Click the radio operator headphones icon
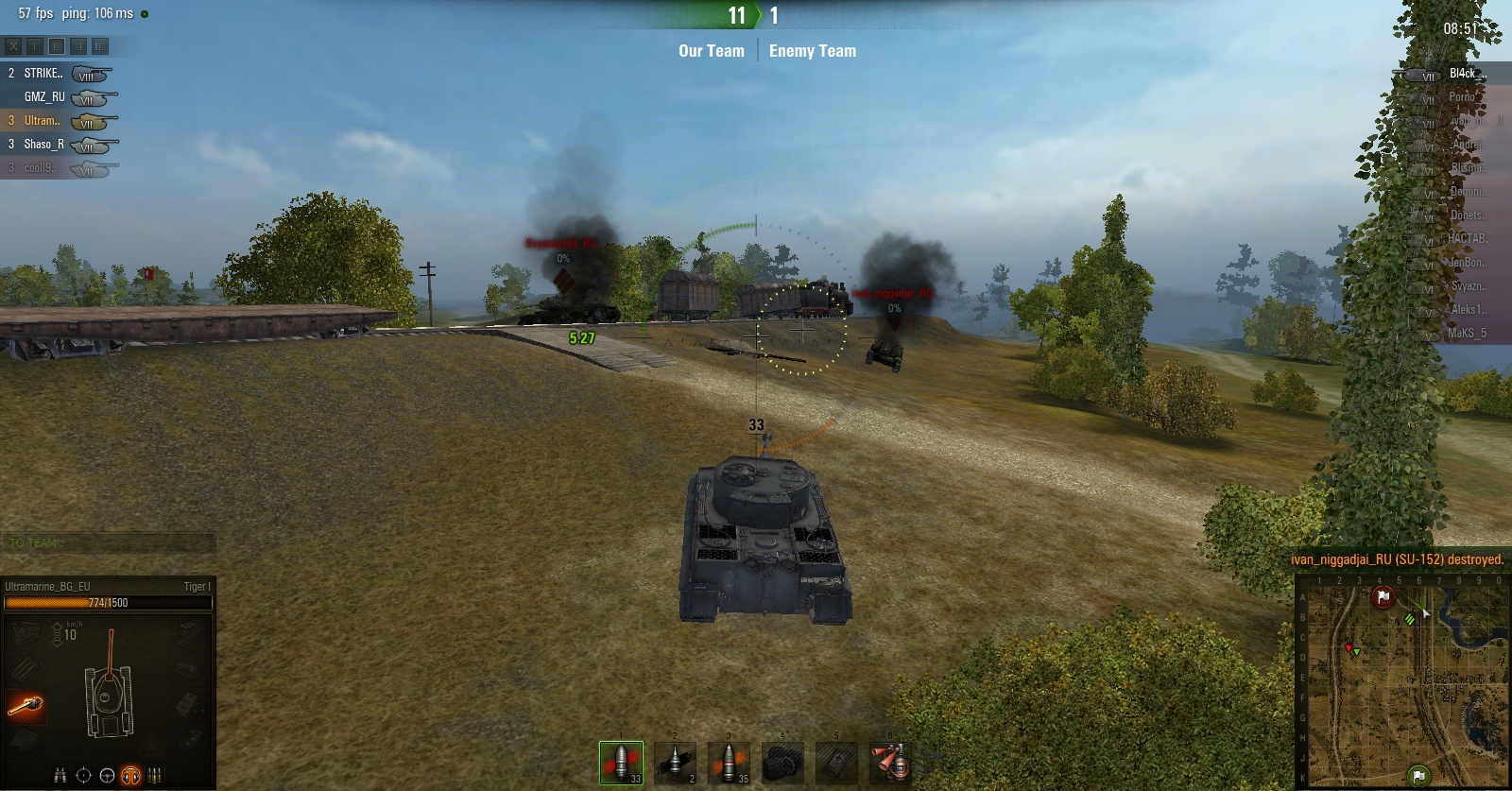The width and height of the screenshot is (1512, 791). click(x=131, y=776)
